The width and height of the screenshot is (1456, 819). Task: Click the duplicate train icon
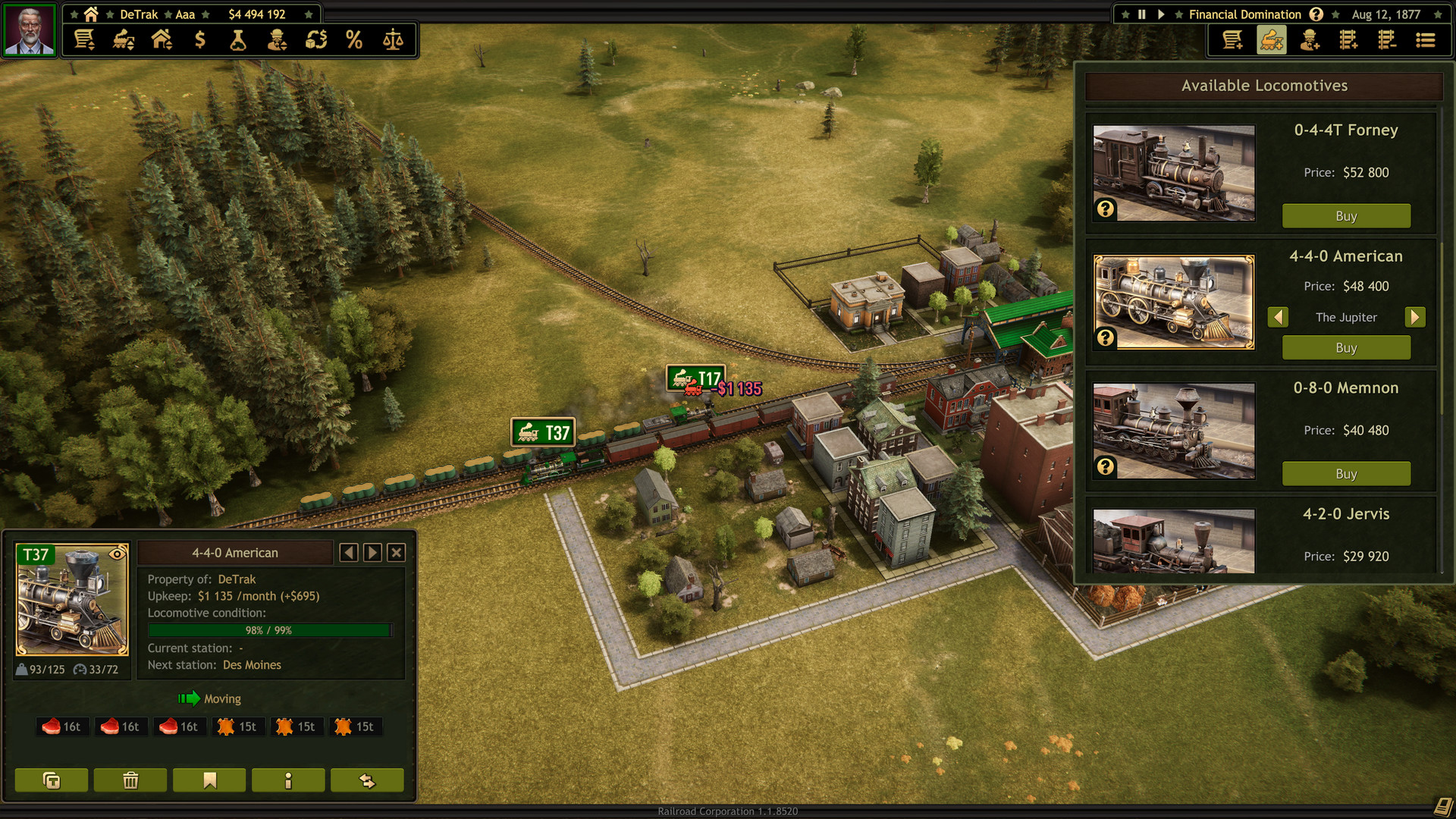point(50,780)
